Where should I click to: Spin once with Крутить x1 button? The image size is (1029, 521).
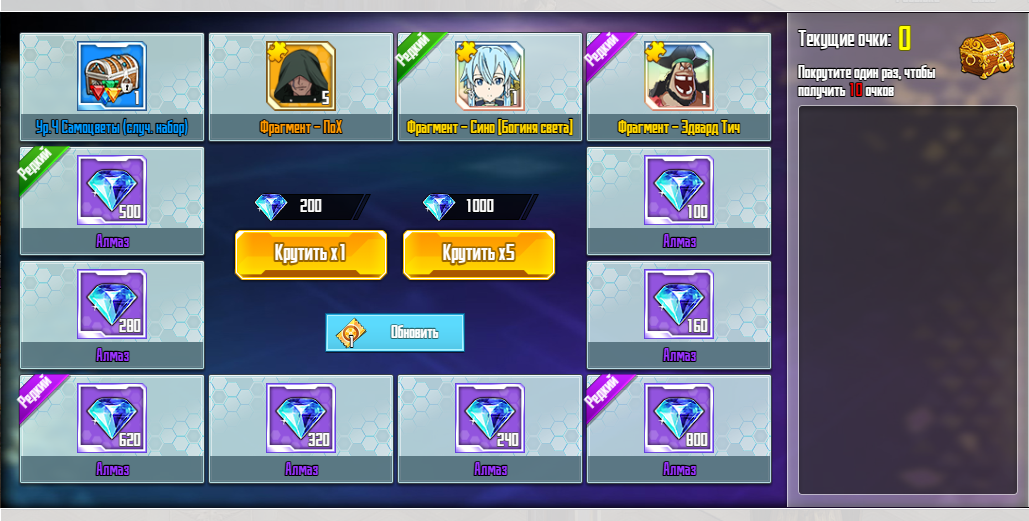coord(310,254)
